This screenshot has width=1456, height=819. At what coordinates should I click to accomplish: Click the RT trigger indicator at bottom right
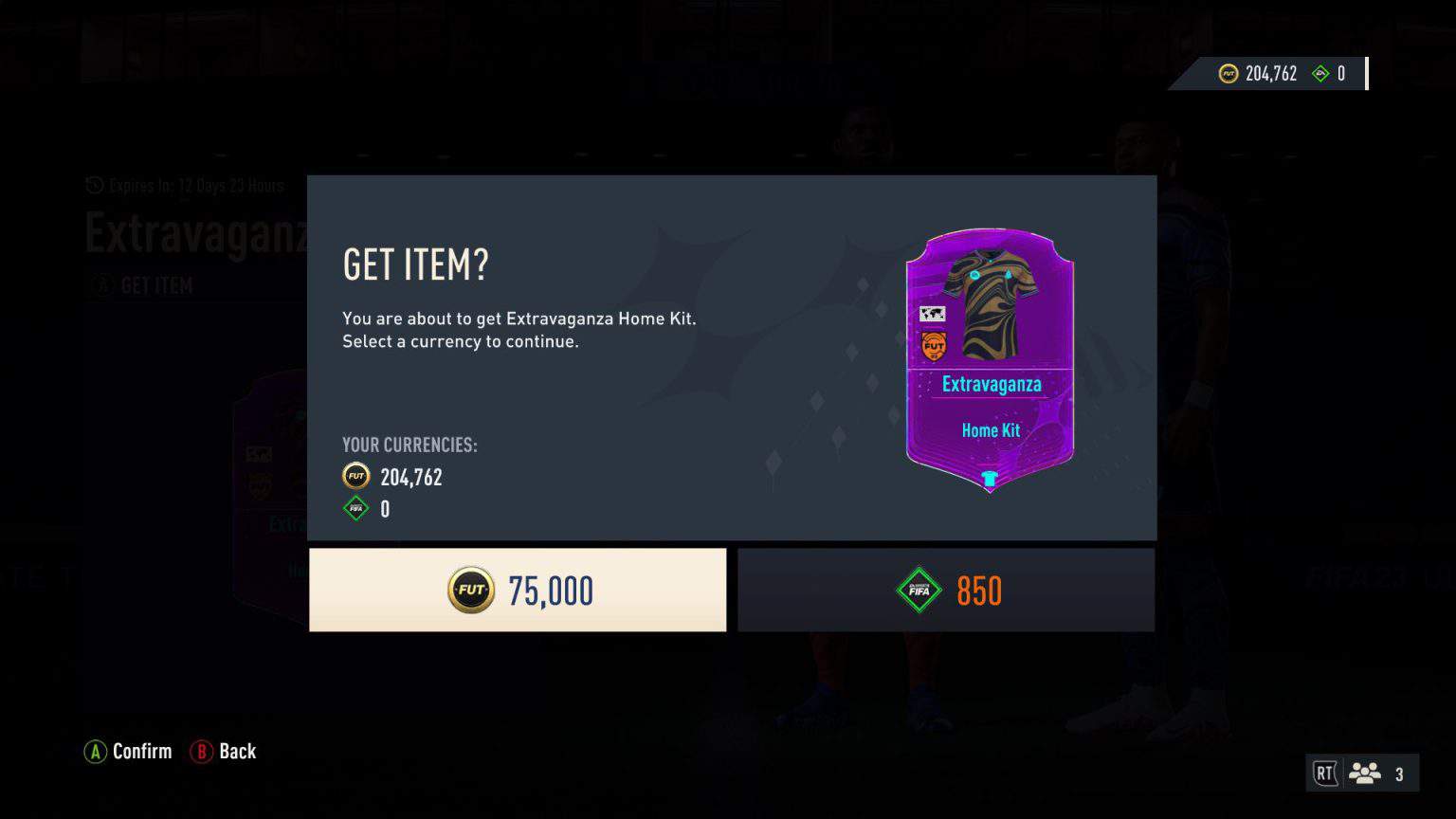[1326, 773]
